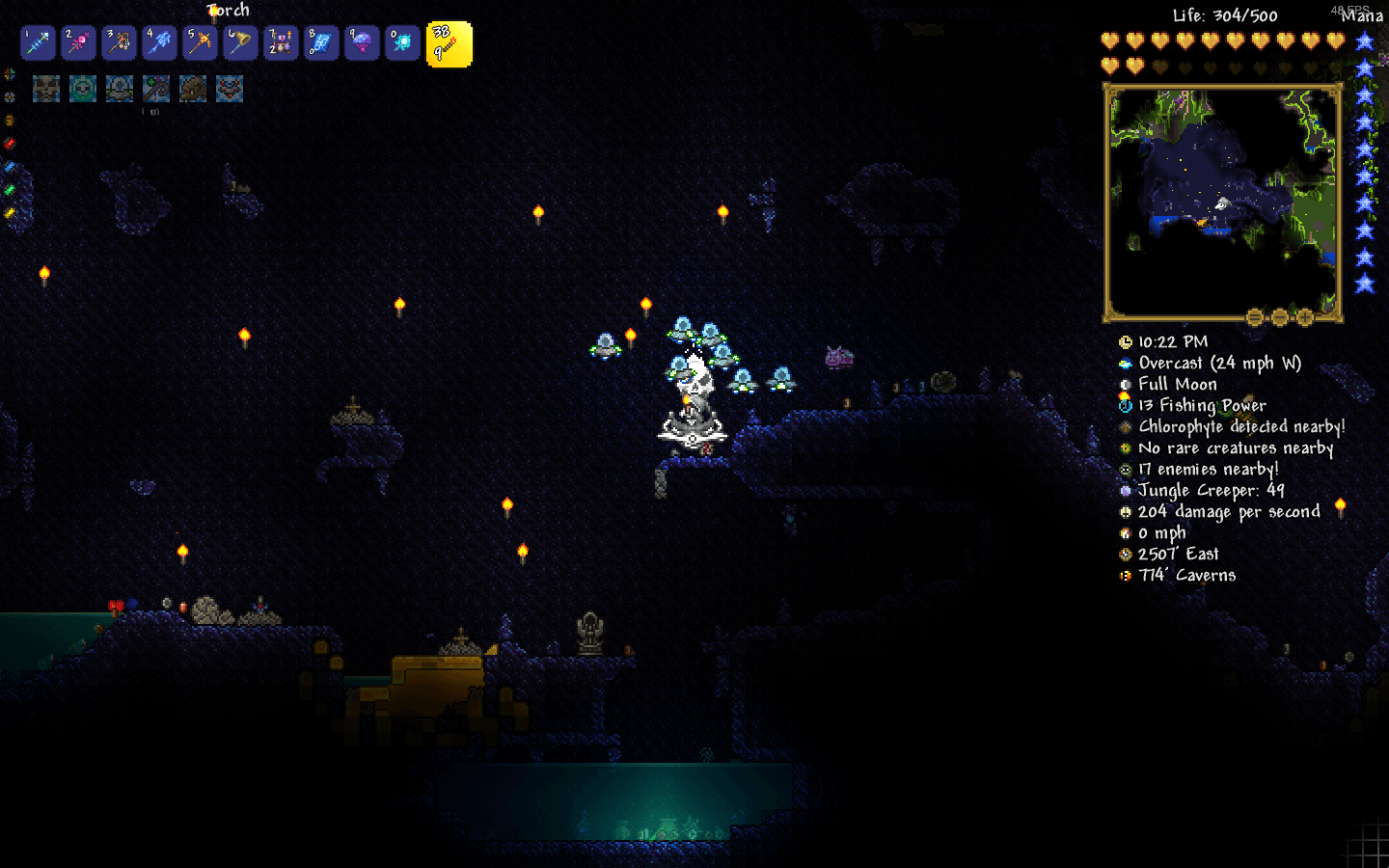Open the Full Moon phase indicator
Viewport: 1389px width, 868px height.
[x=1125, y=384]
